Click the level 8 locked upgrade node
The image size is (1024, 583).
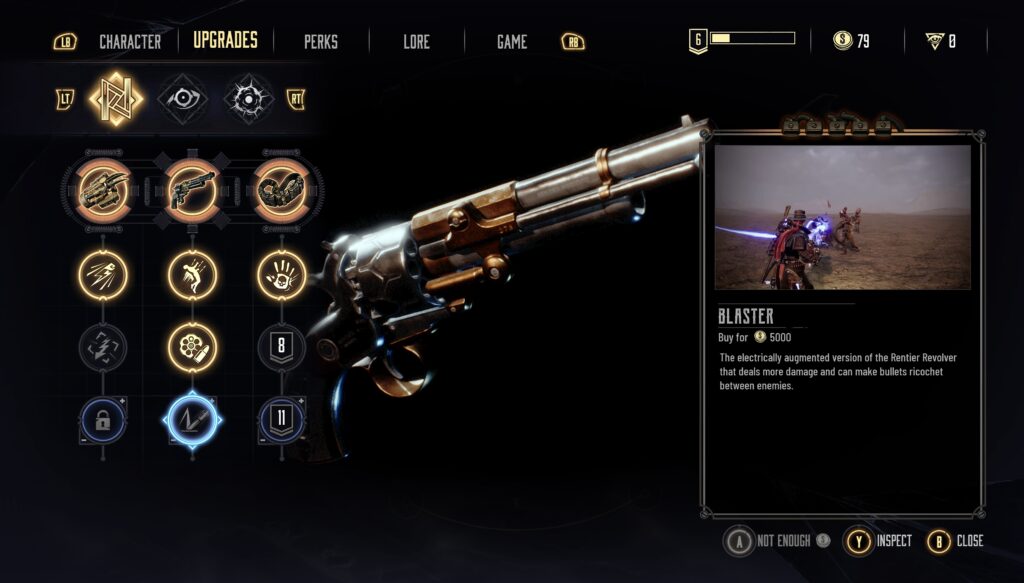281,348
